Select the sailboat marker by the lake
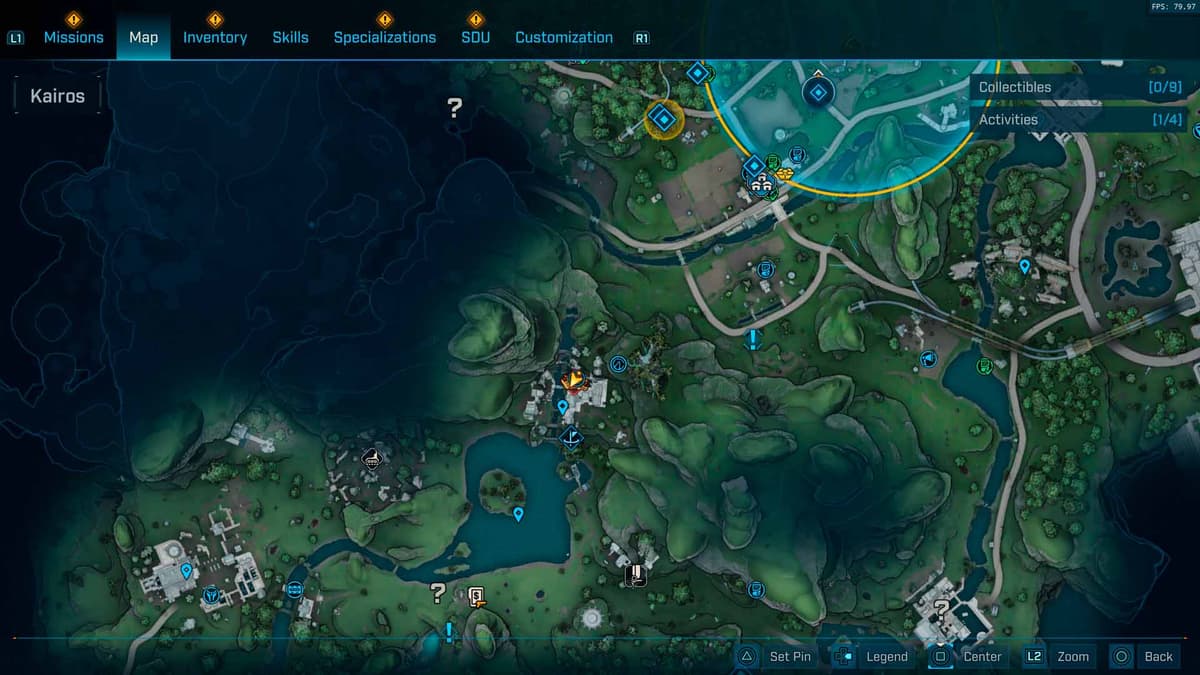1200x675 pixels. coord(571,436)
